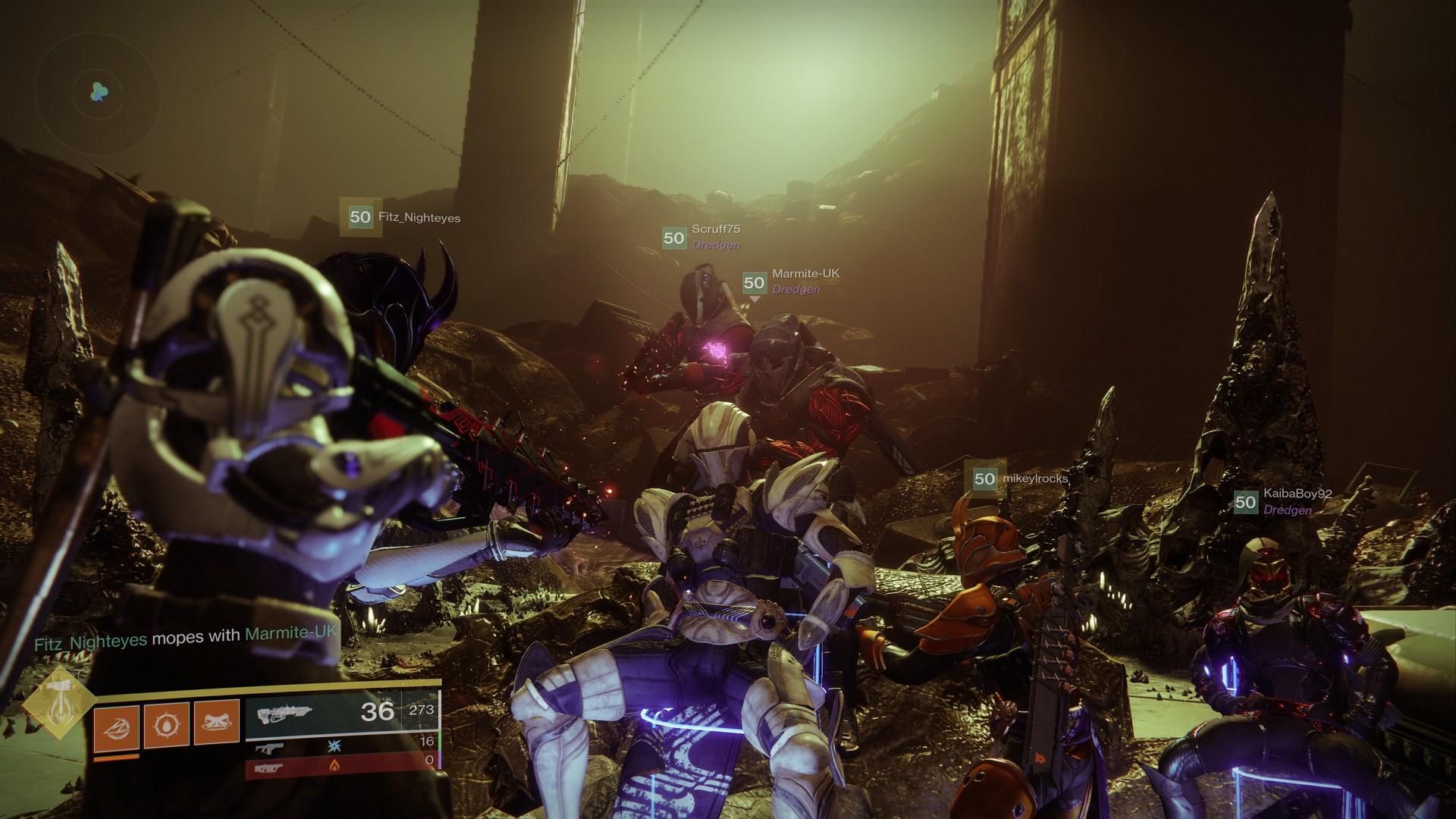Choose the mikeylrocks player nameplate
Viewport: 1456px width, 819px height.
(x=1021, y=479)
